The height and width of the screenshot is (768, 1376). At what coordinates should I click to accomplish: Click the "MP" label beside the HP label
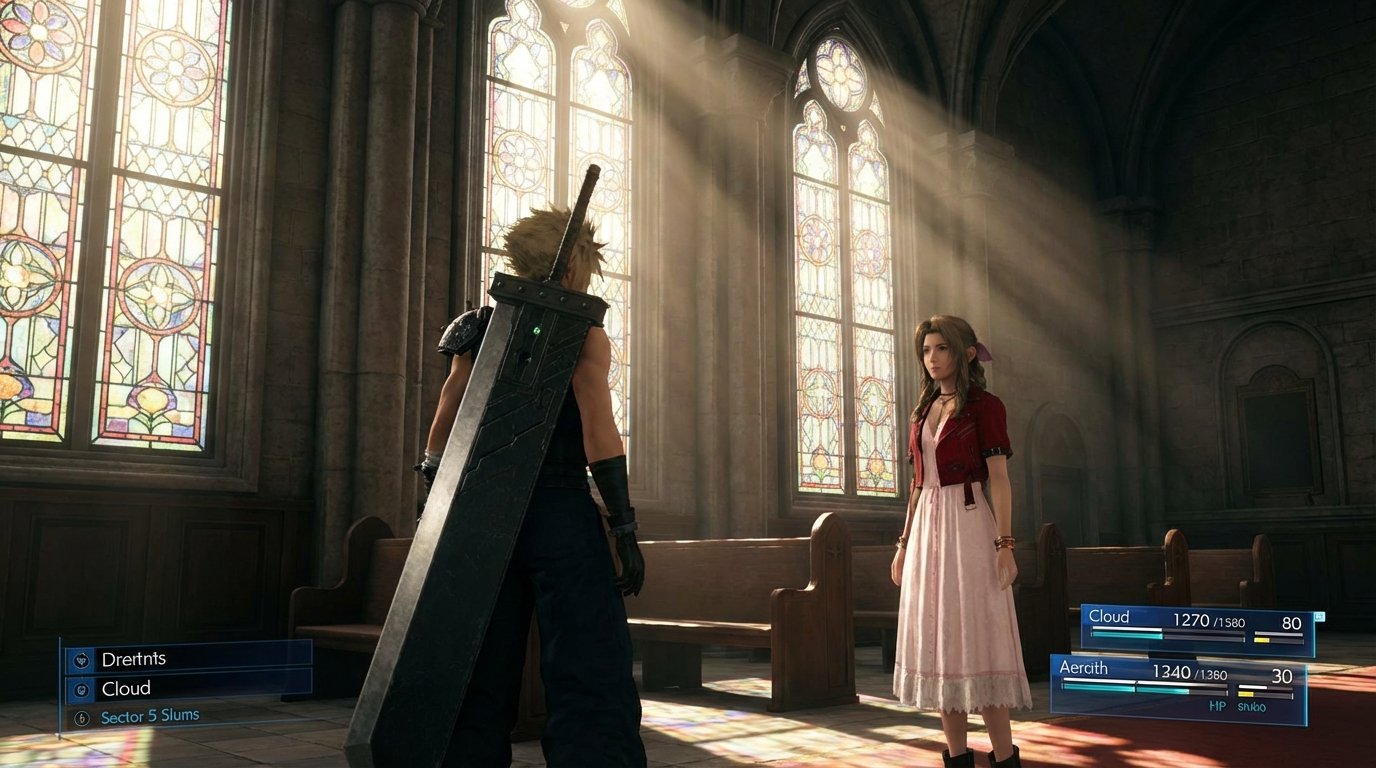pyautogui.click(x=1251, y=705)
